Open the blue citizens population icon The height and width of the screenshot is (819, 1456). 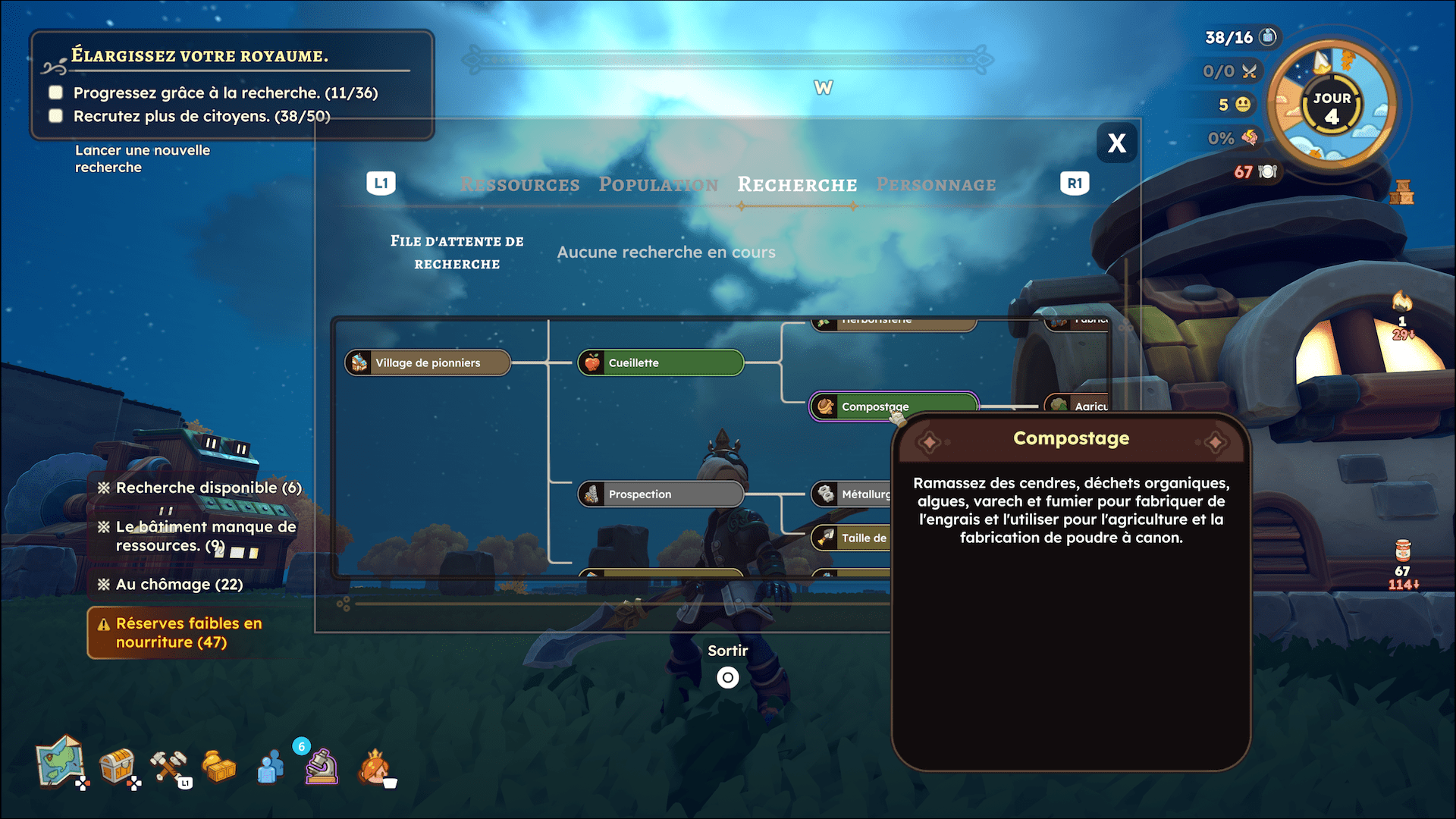click(270, 767)
